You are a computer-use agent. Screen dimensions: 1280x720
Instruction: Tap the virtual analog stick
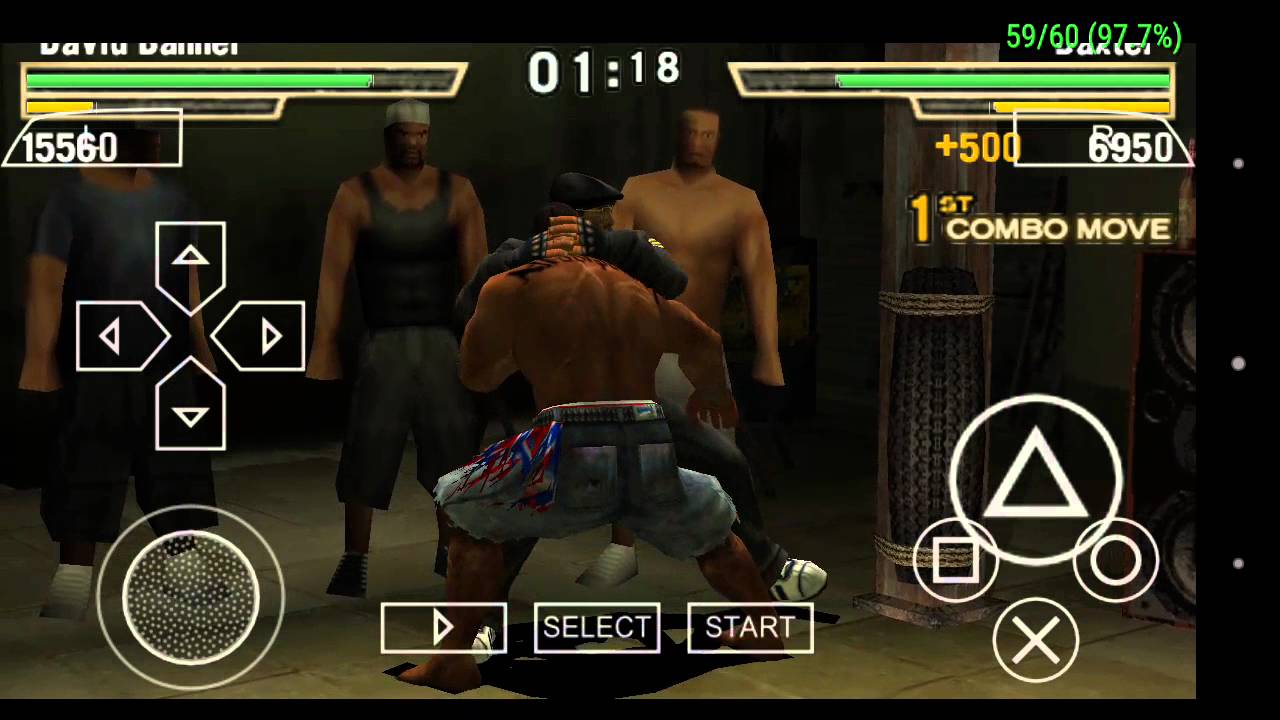pos(190,597)
